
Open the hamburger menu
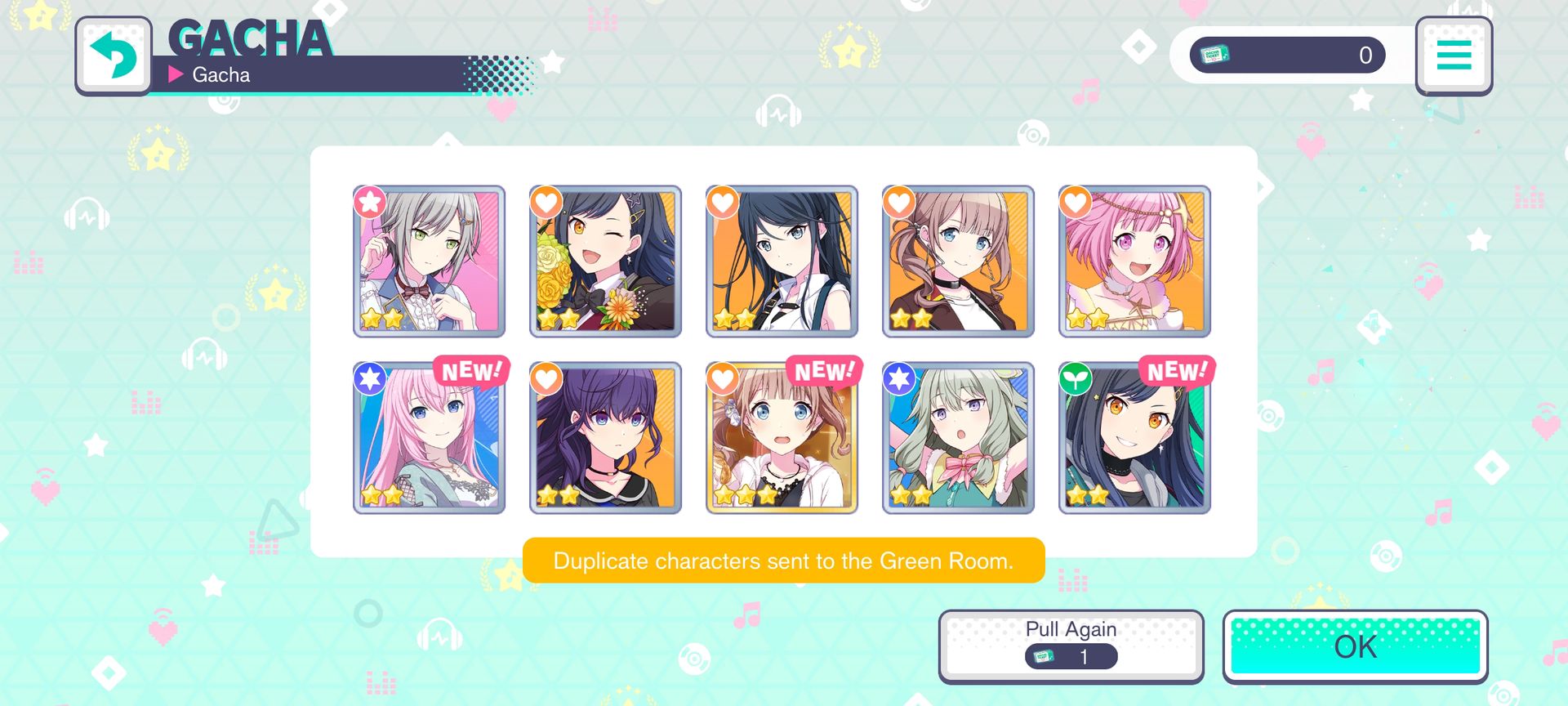[1454, 56]
